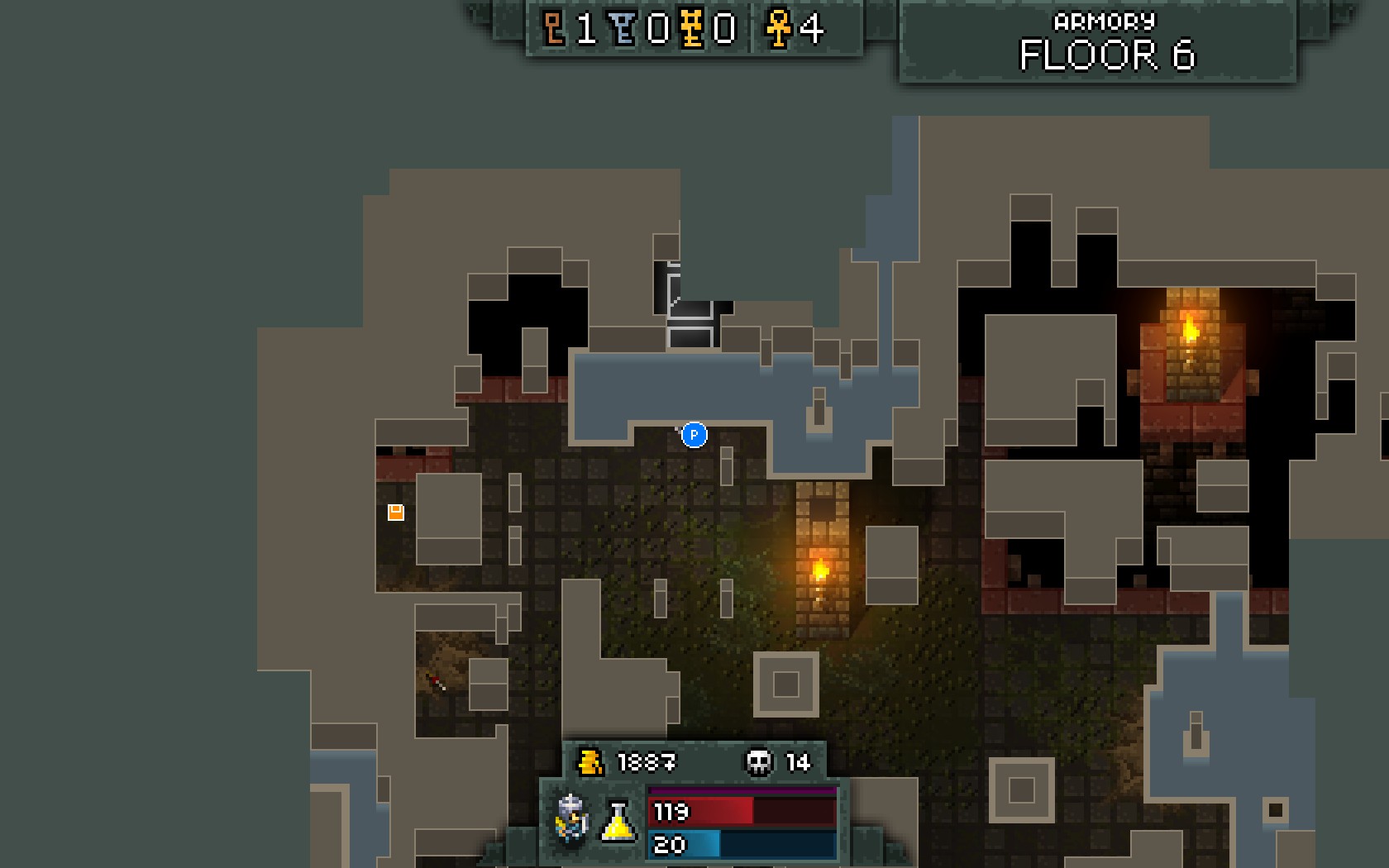Use the yellow potion flask icon
1389x868 pixels.
(x=618, y=821)
